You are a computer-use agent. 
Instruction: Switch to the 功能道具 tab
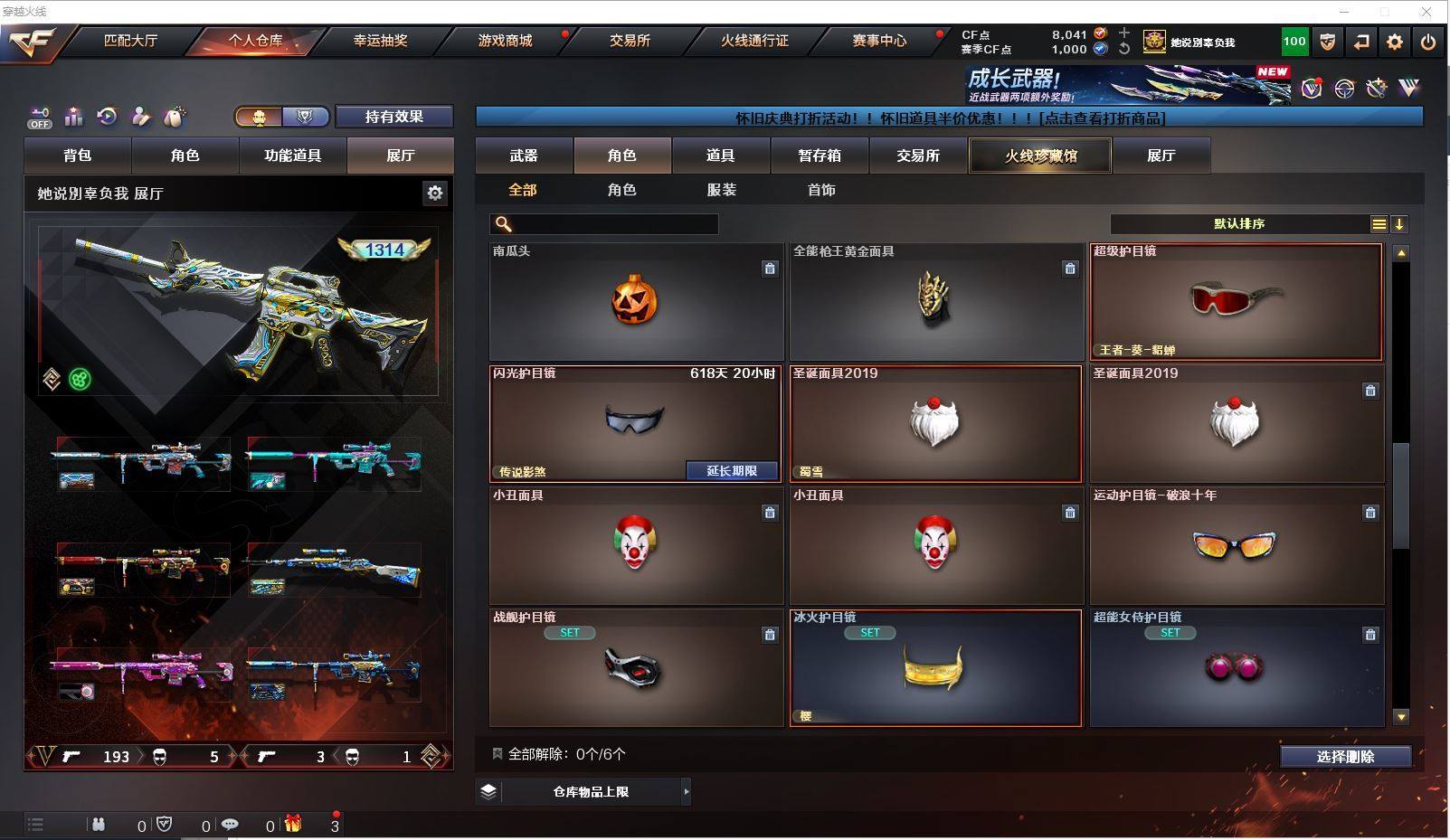coord(292,156)
